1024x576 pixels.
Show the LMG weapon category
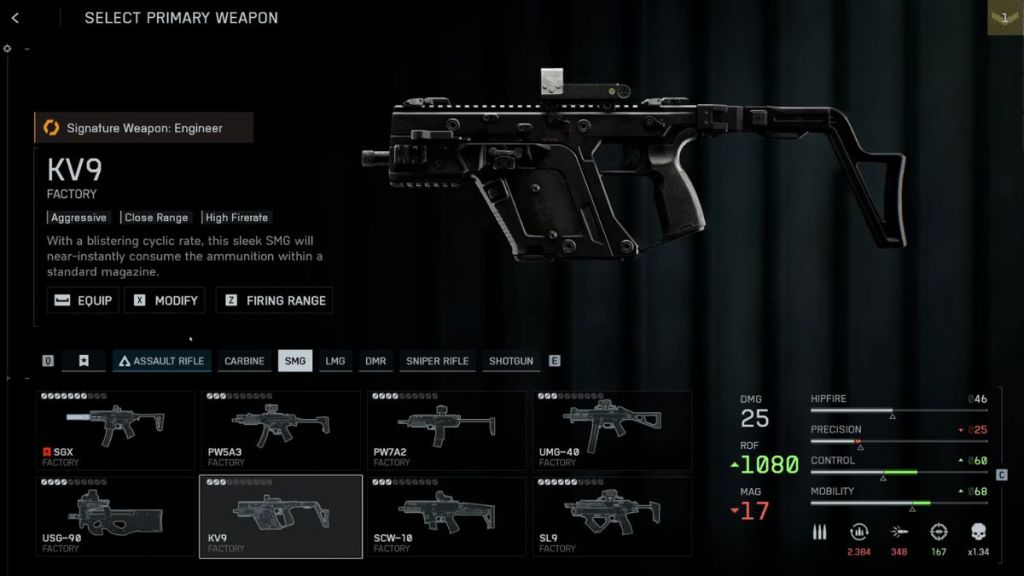[335, 361]
